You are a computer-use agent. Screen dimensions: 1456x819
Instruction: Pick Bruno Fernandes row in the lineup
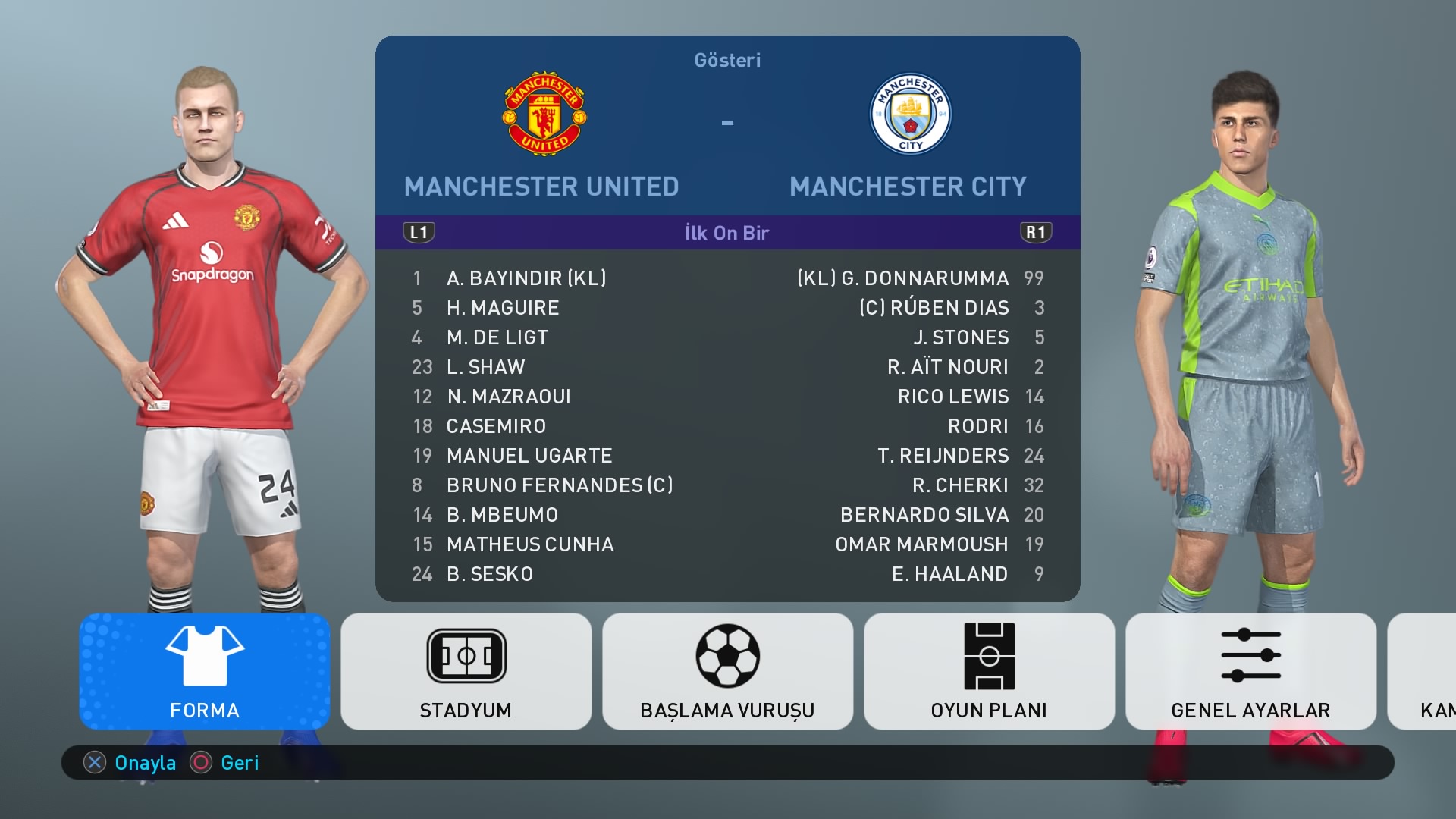[x=559, y=485]
